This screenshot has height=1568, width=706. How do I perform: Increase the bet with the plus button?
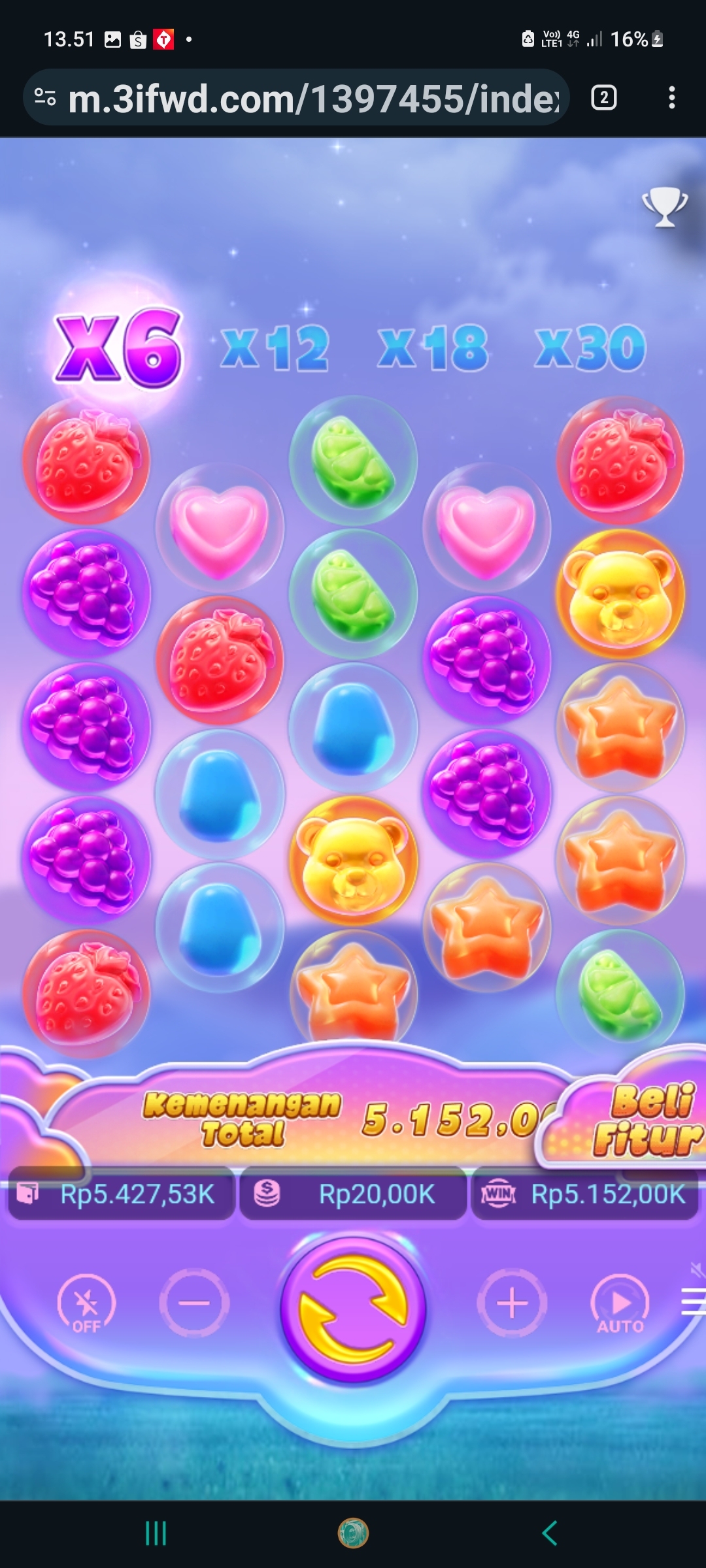click(x=512, y=1303)
